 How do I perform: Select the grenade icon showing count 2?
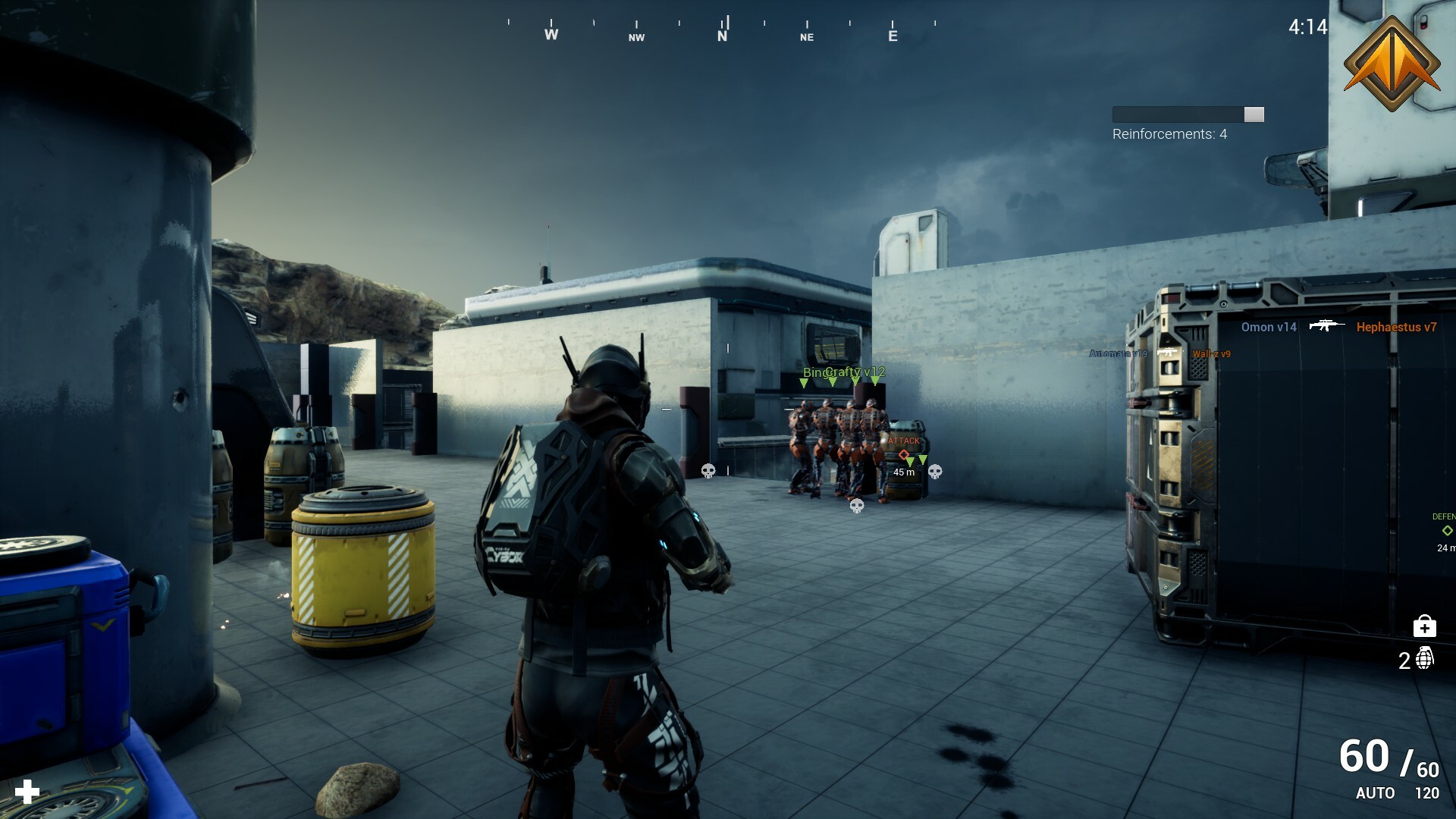point(1424,658)
